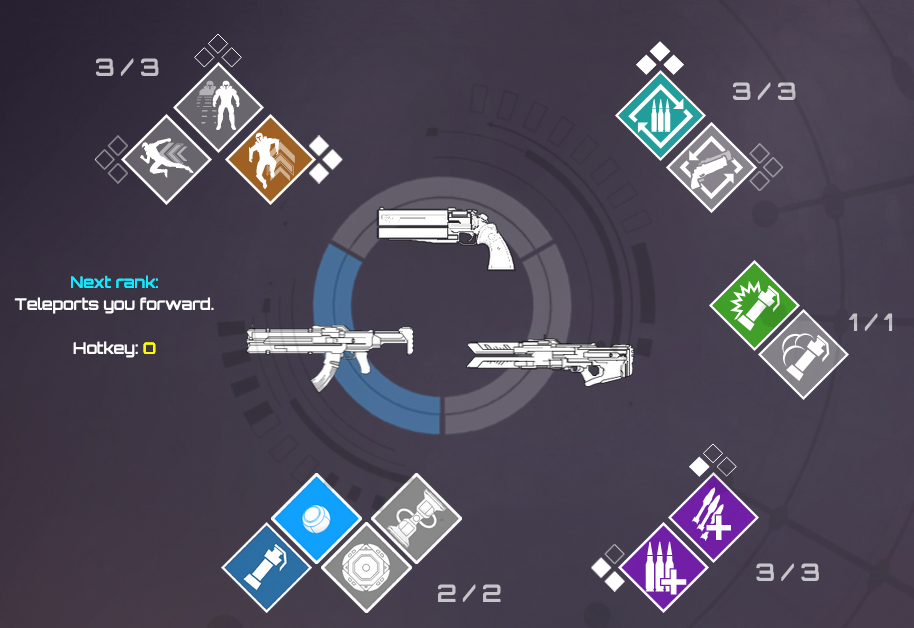The image size is (914, 628).
Task: Choose the purple bullets plus upgrade
Action: pos(664,567)
